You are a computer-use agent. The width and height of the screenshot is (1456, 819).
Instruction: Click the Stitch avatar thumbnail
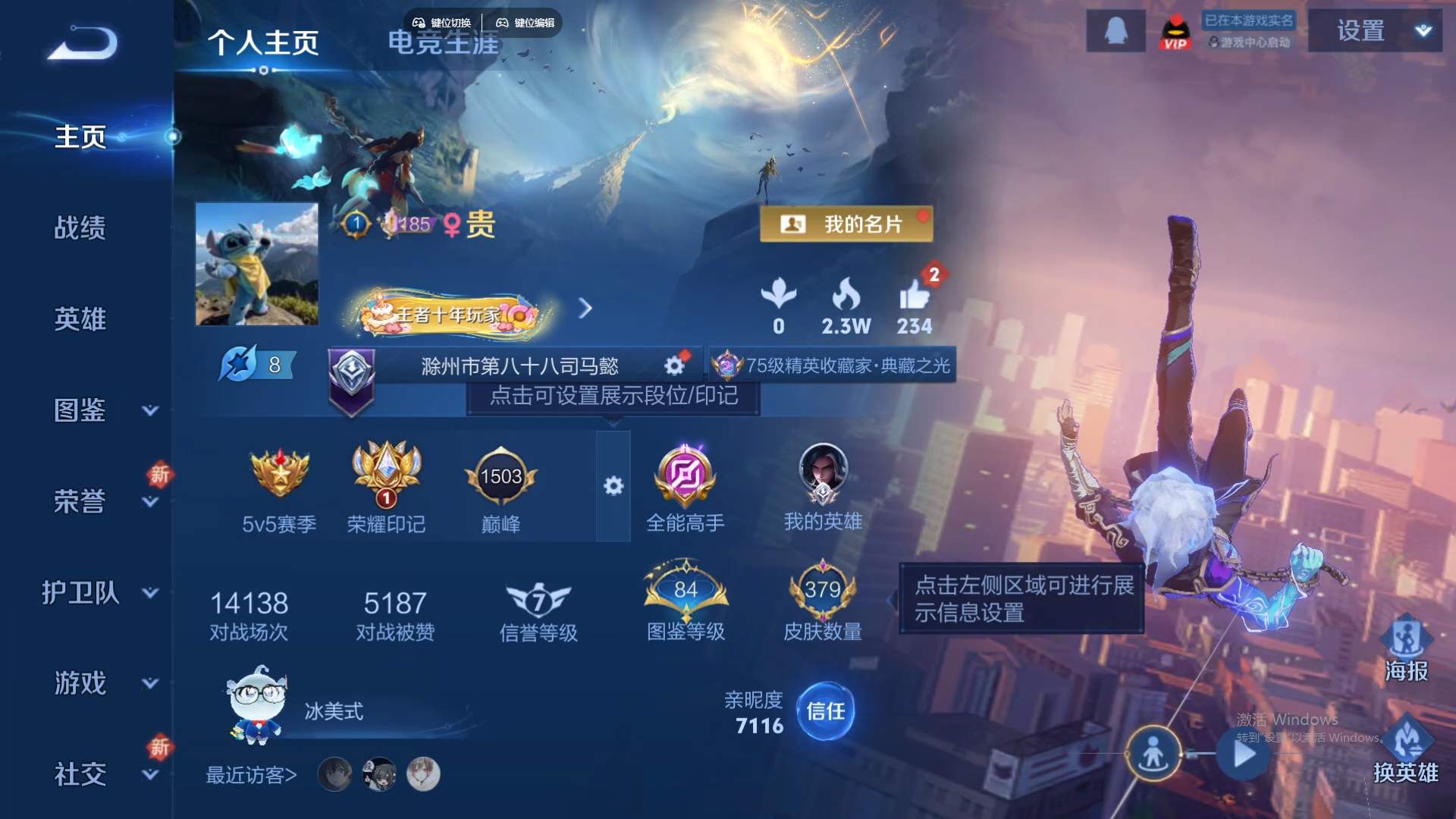tap(256, 264)
